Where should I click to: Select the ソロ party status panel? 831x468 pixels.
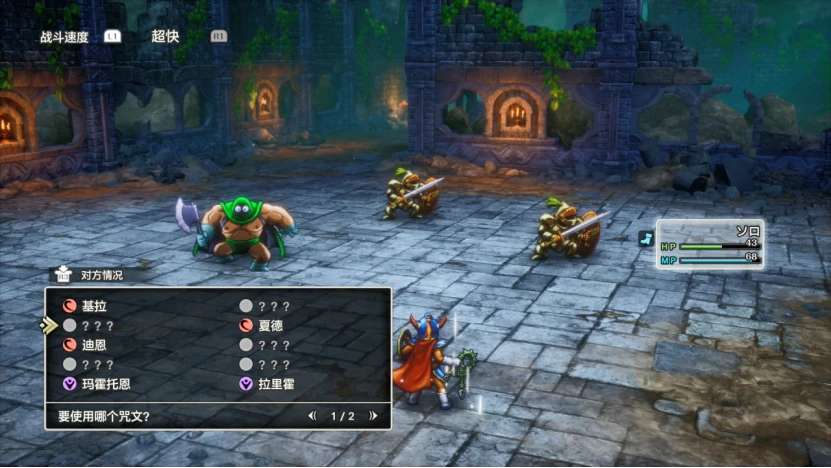click(x=710, y=245)
